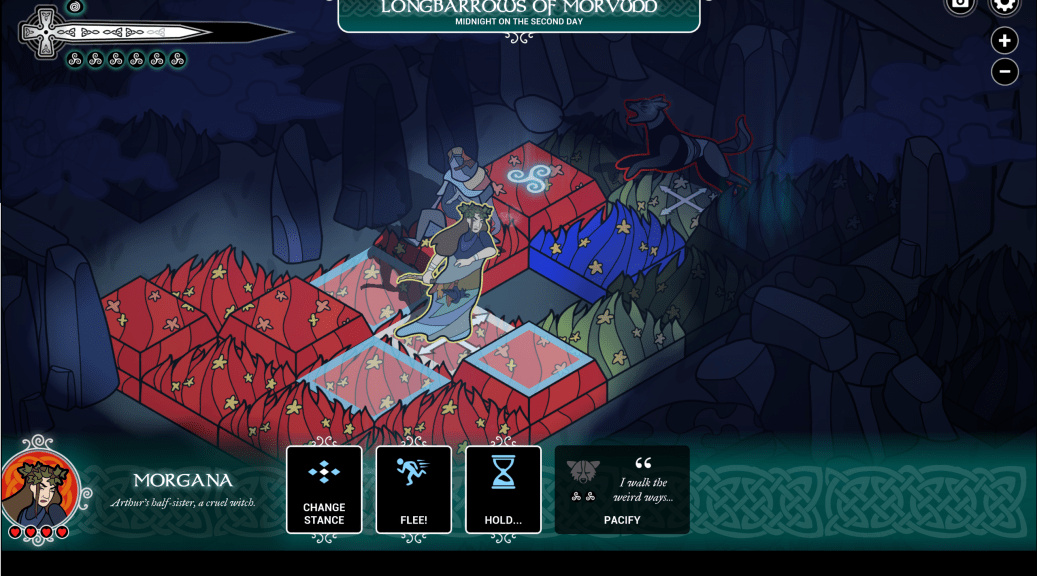The height and width of the screenshot is (576, 1037).
Task: Use the Pacify ability card
Action: (622, 489)
